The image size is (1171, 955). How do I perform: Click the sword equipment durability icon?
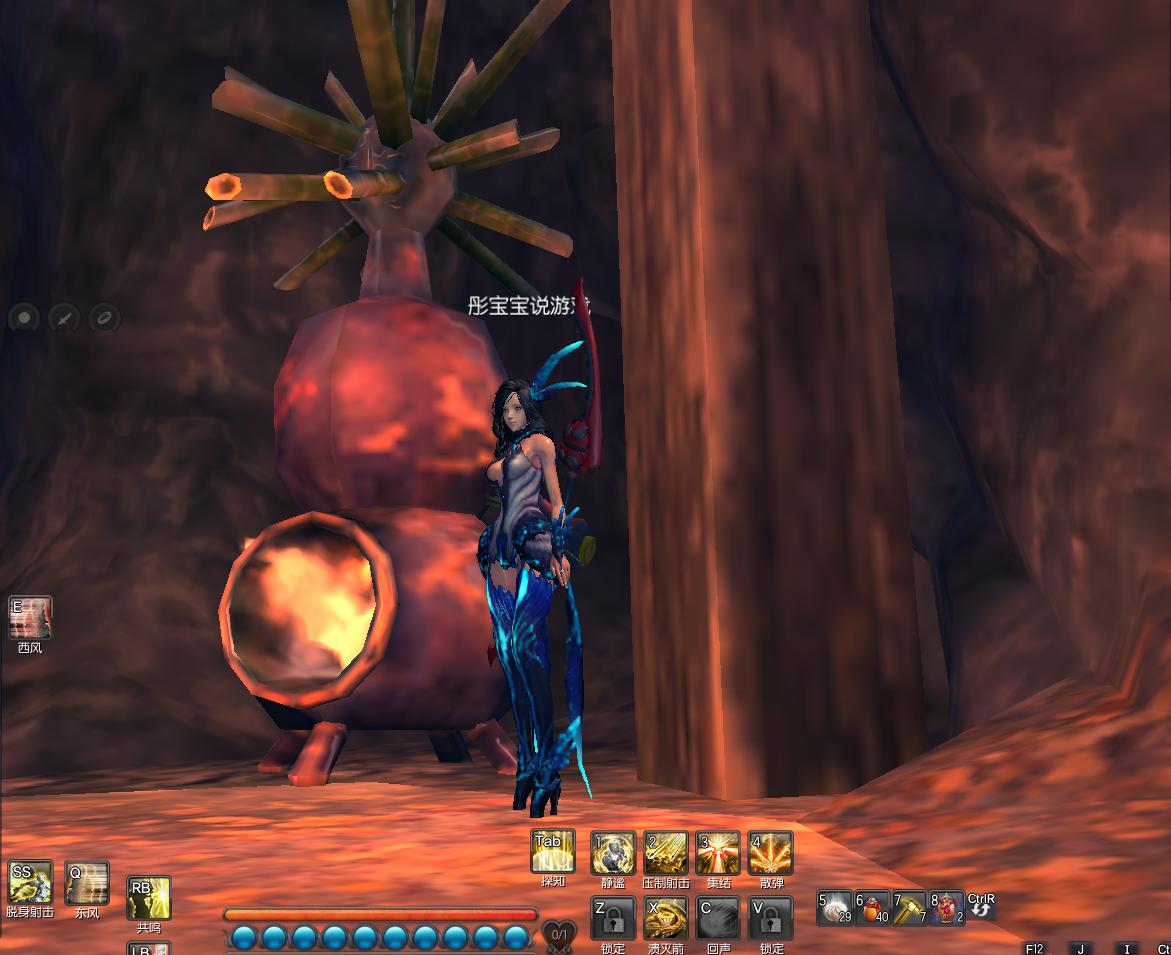tap(64, 319)
